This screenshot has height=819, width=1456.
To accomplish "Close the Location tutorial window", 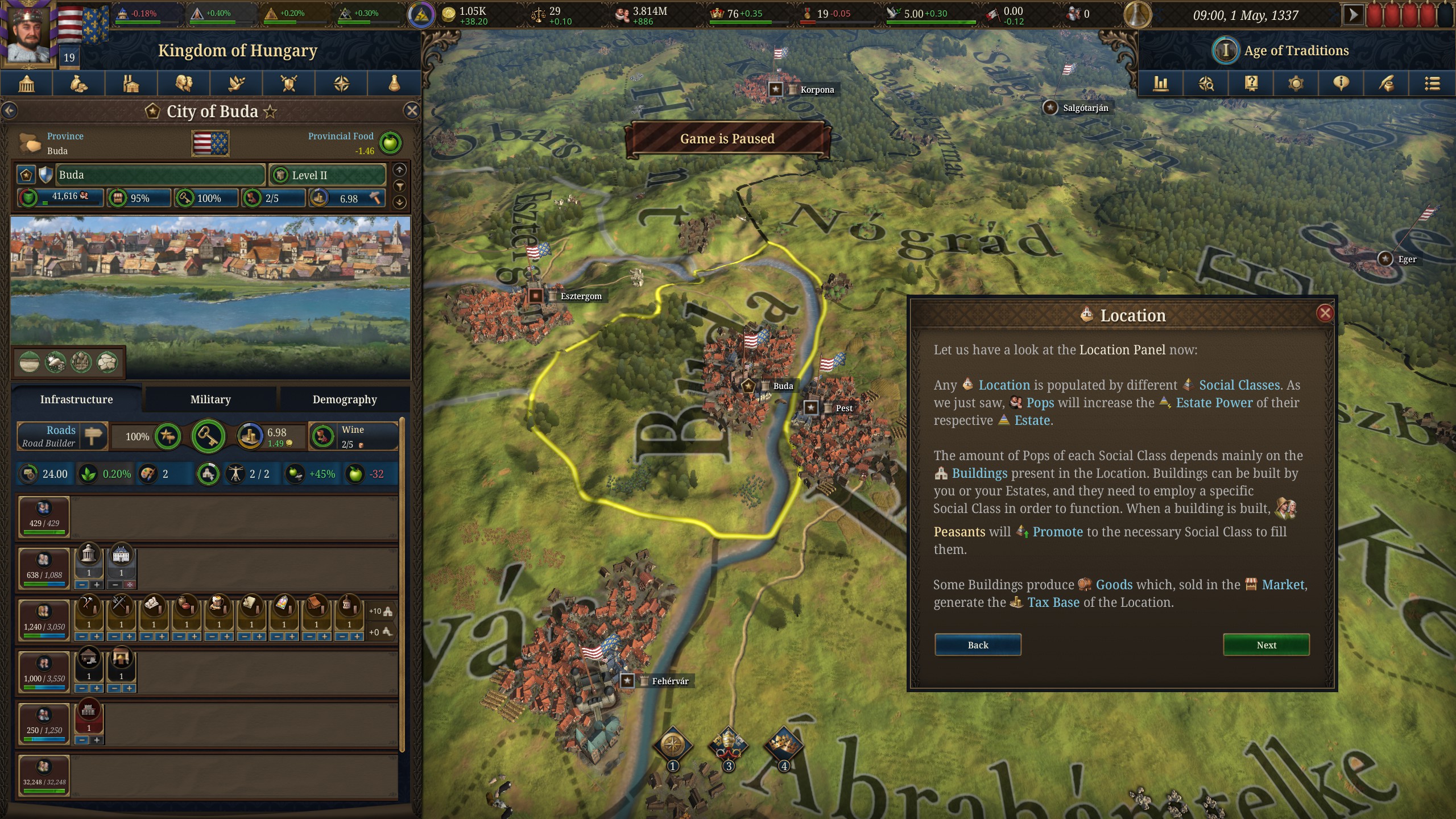I will (x=1325, y=313).
